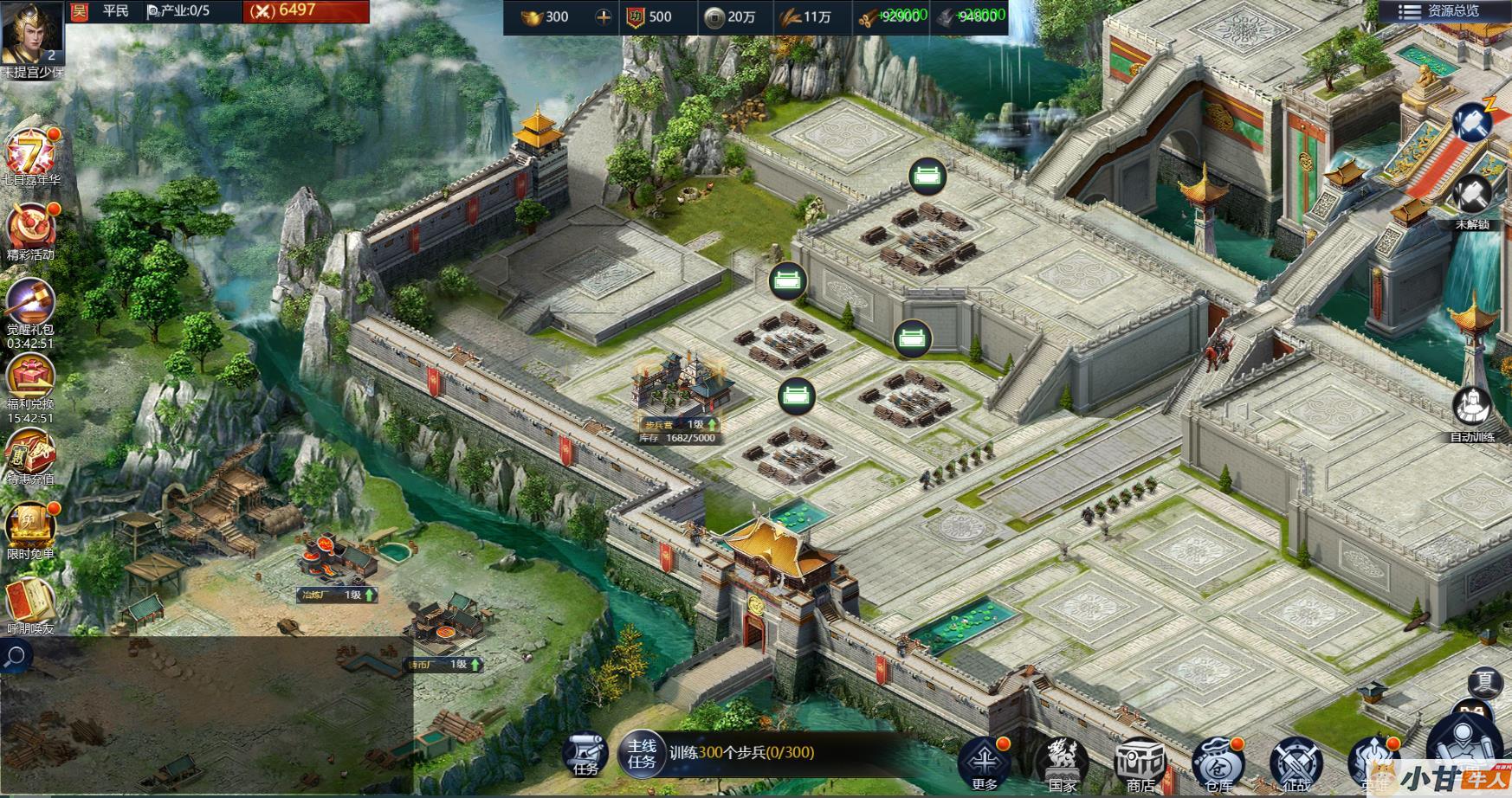The height and width of the screenshot is (798, 1512).
Task: Open the 福利兑换 welfare exchange
Action: (31, 378)
